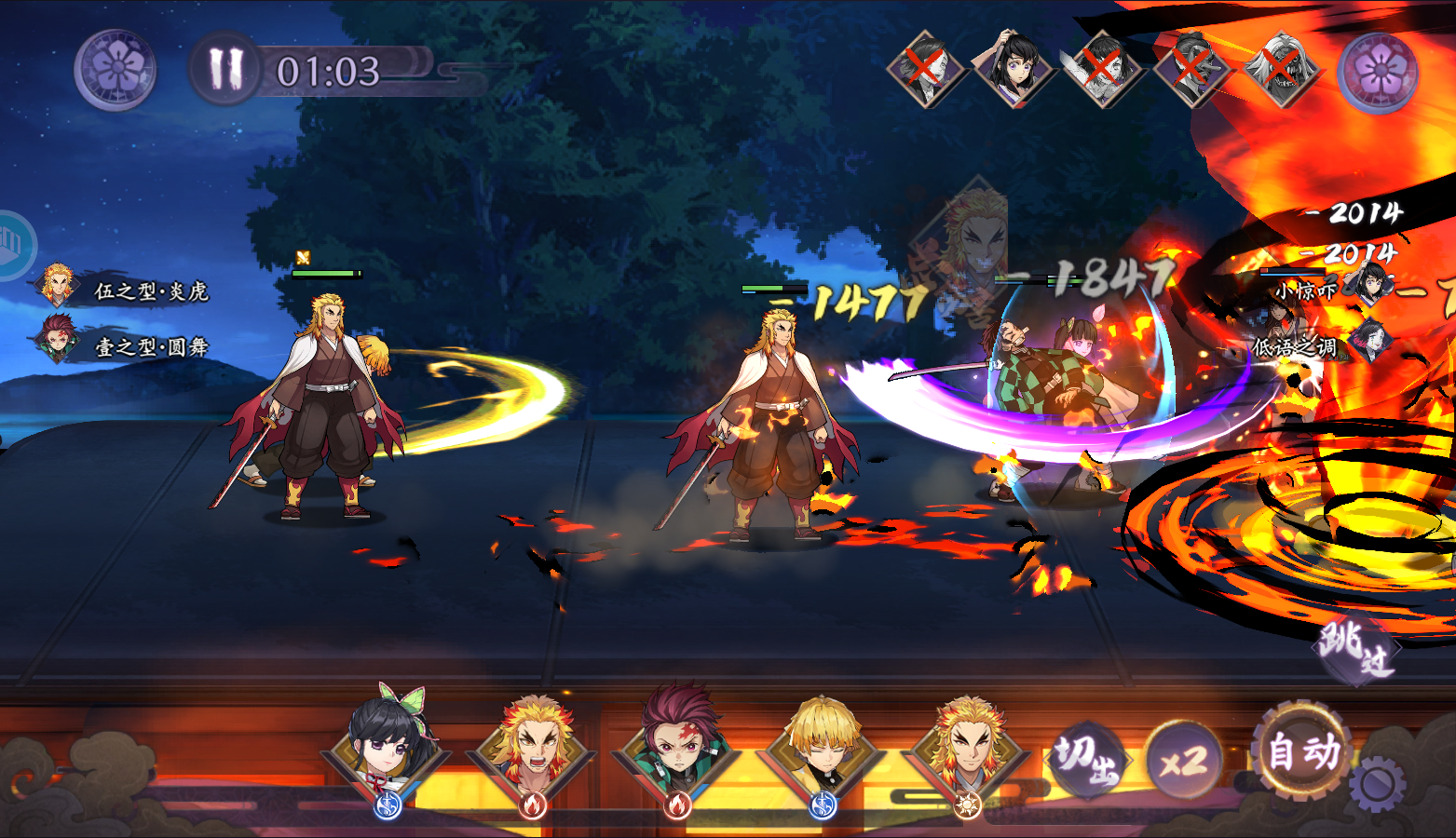The image size is (1456, 838).
Task: Click the 切出 switch-out button
Action: (1087, 760)
